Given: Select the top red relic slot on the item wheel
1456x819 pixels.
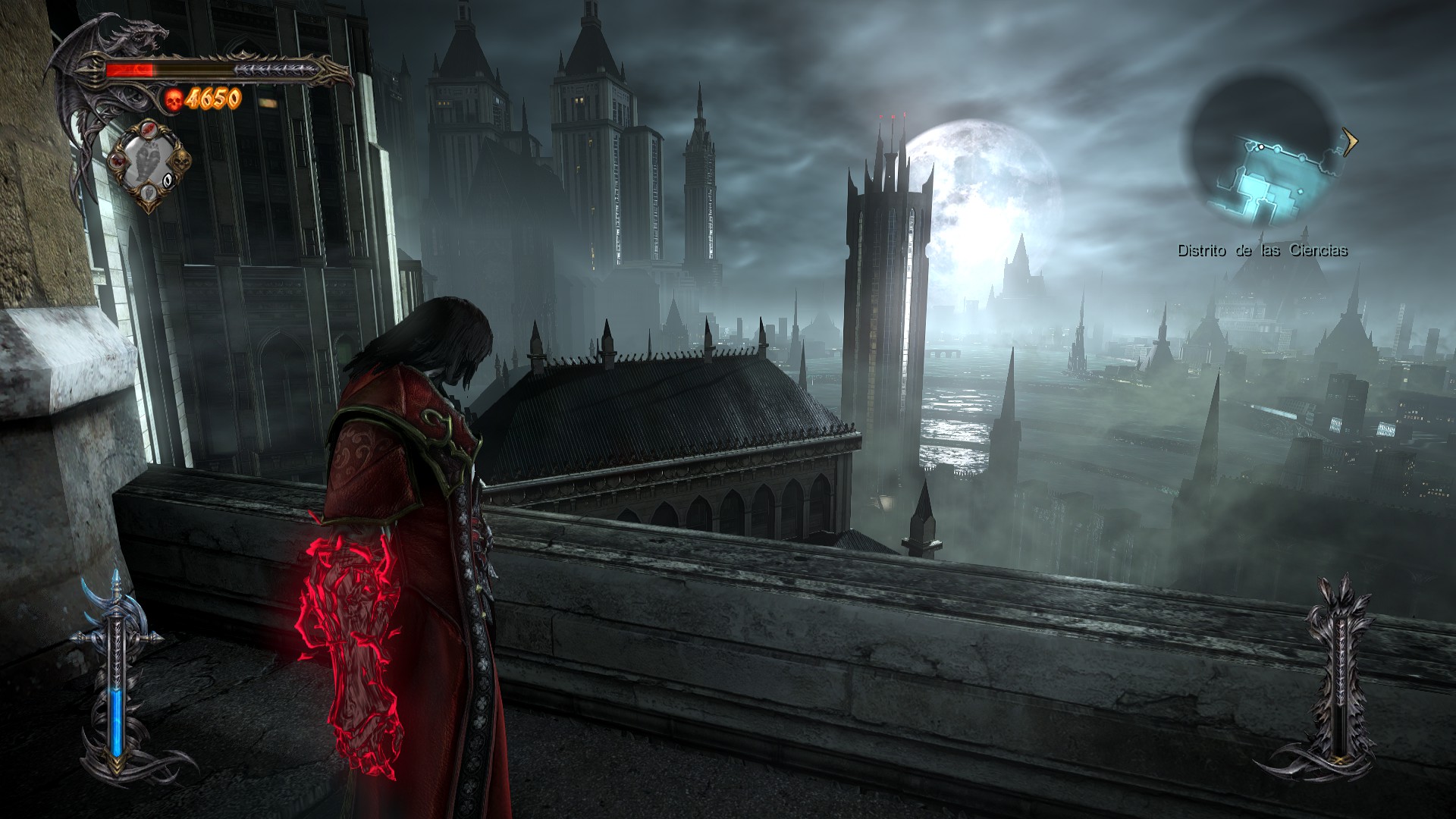Looking at the screenshot, I should coord(149,130).
